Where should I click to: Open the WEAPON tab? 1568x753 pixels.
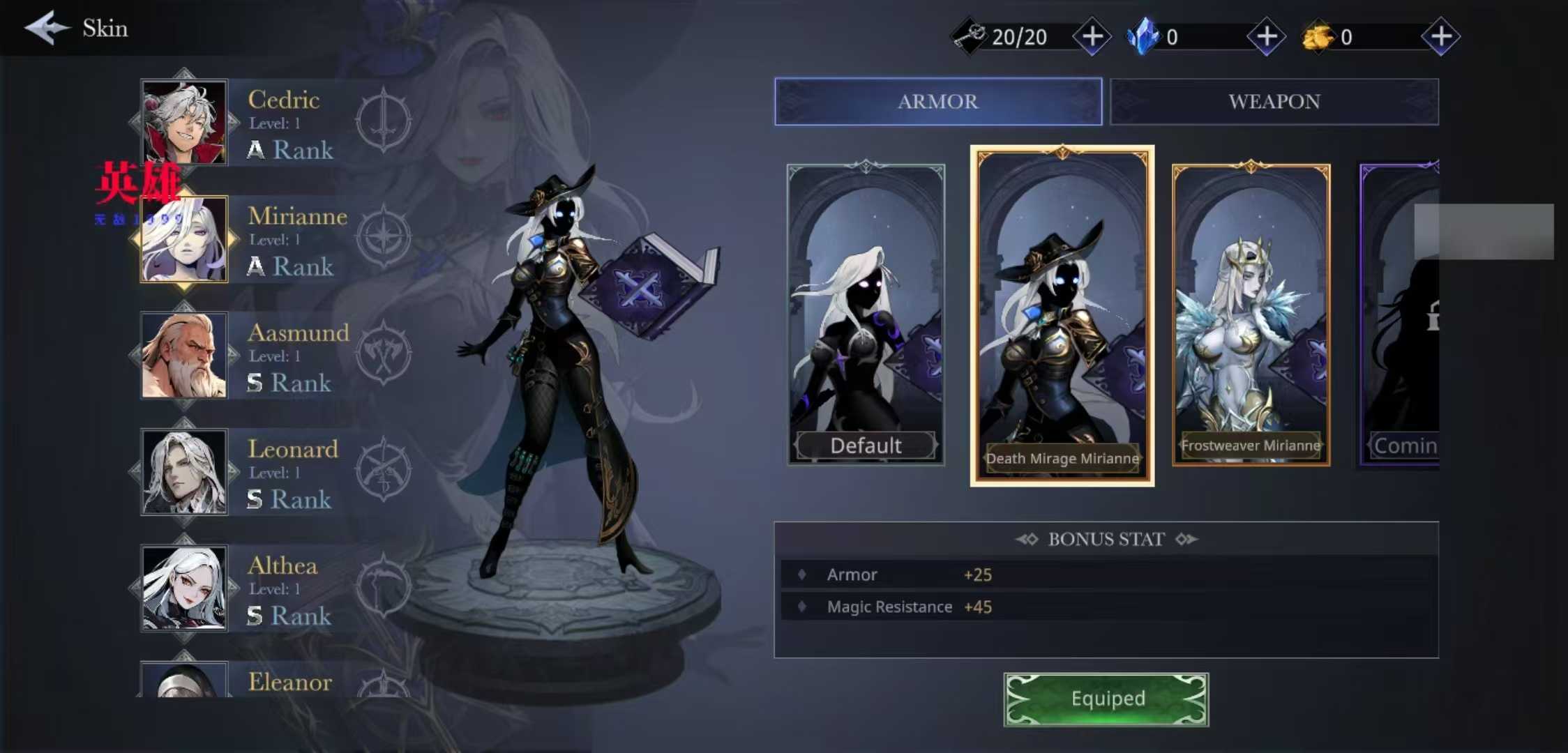(x=1274, y=102)
